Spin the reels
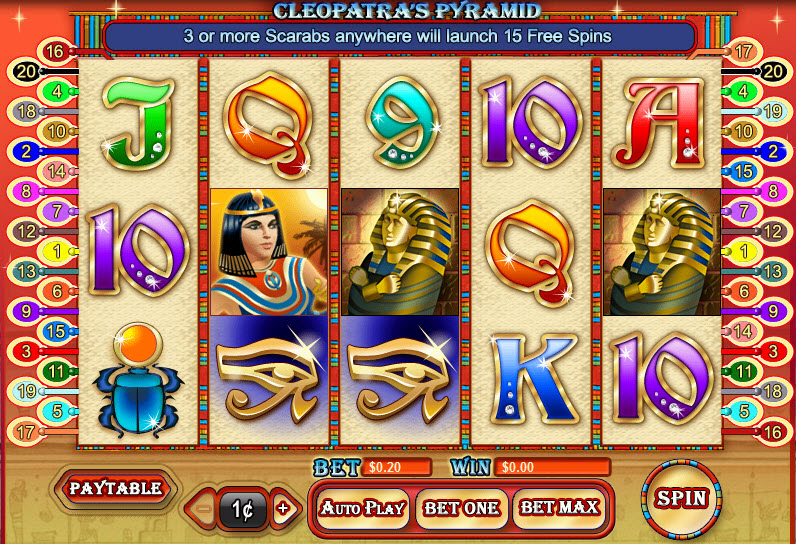The height and width of the screenshot is (544, 796). pyautogui.click(x=682, y=498)
